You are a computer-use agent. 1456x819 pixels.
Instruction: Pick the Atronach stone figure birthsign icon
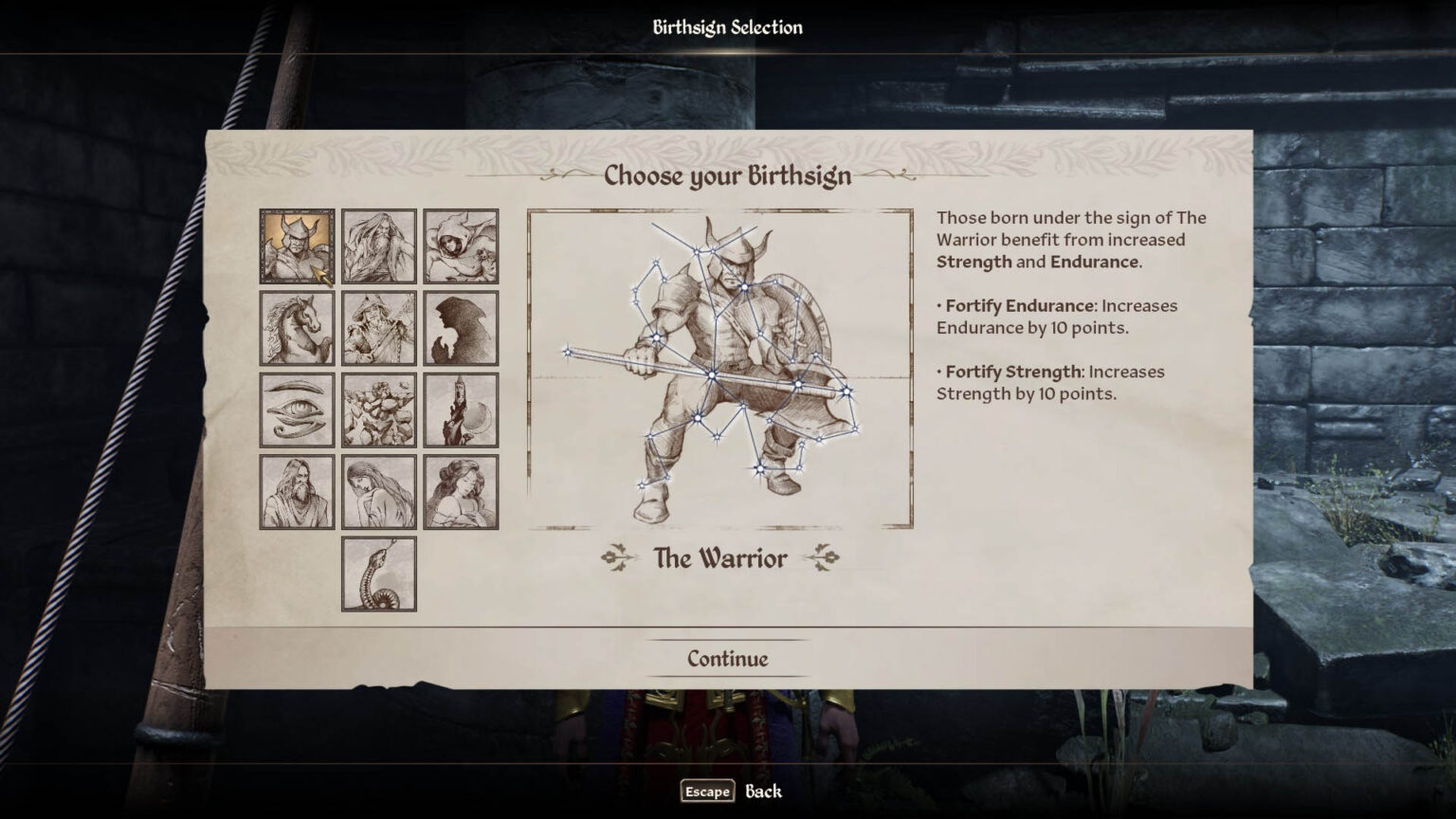click(x=381, y=409)
